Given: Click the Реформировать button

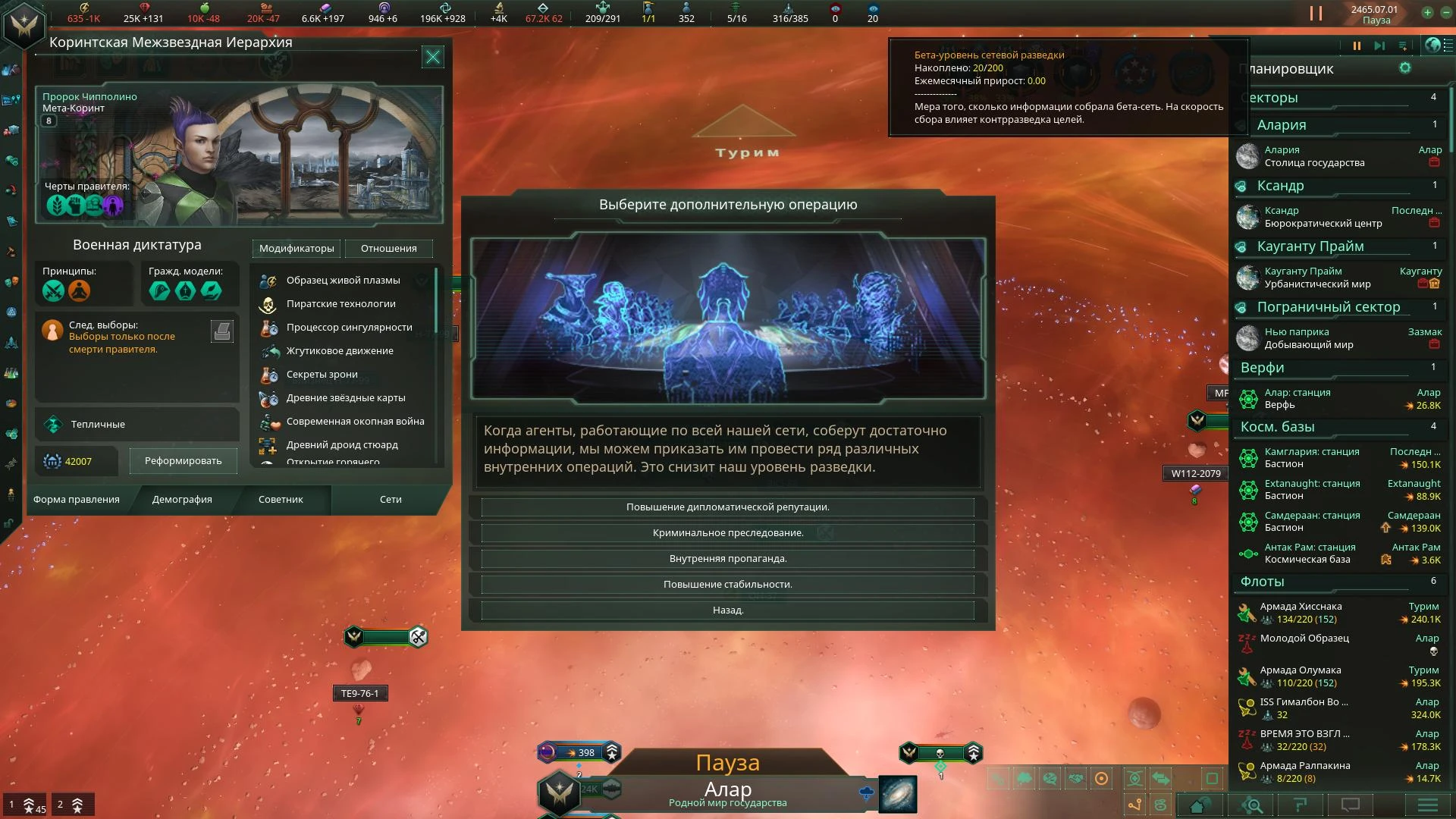Looking at the screenshot, I should [x=182, y=460].
